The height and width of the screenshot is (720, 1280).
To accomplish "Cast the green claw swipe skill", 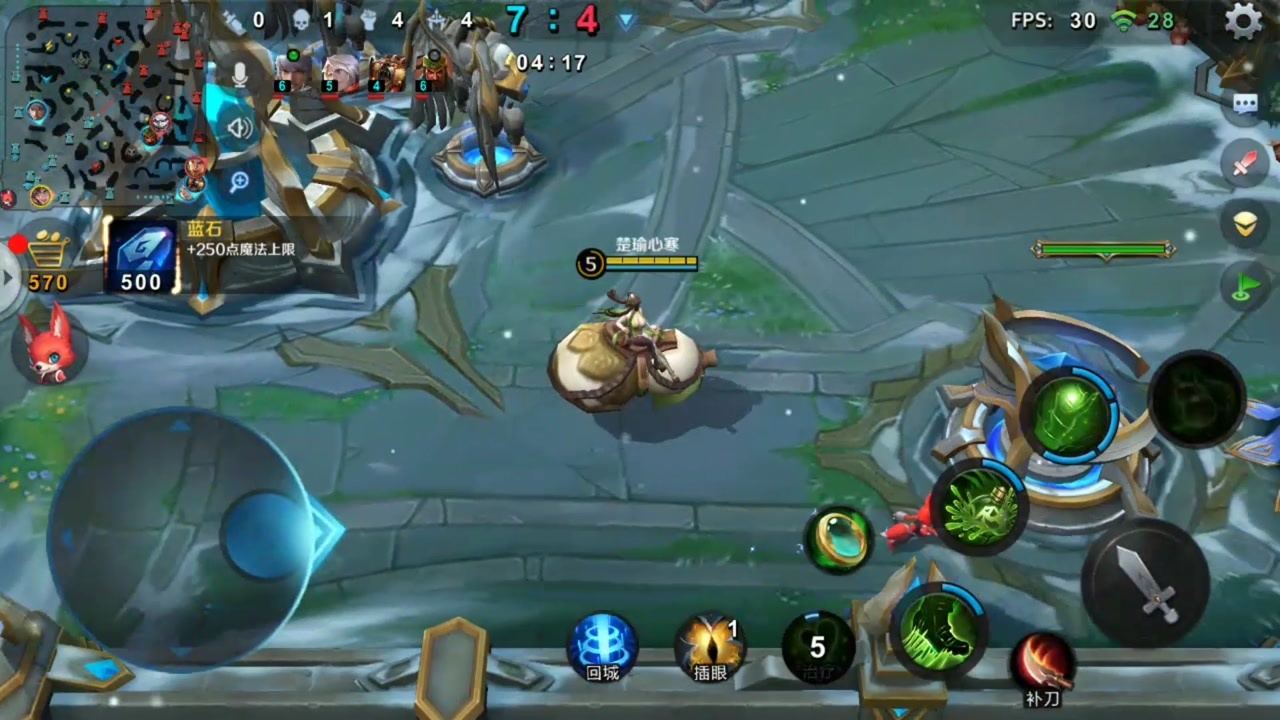I will pos(939,631).
